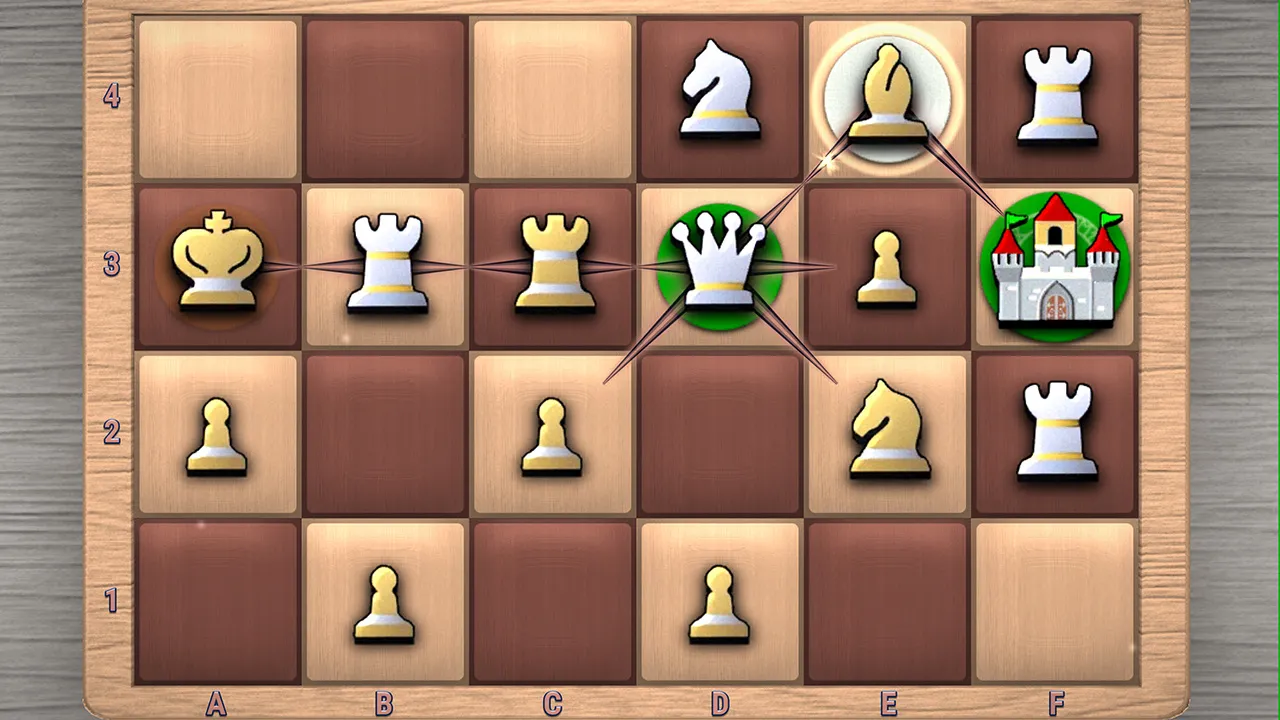Click the white queen on the green circle
The width and height of the screenshot is (1280, 720).
coord(718,265)
